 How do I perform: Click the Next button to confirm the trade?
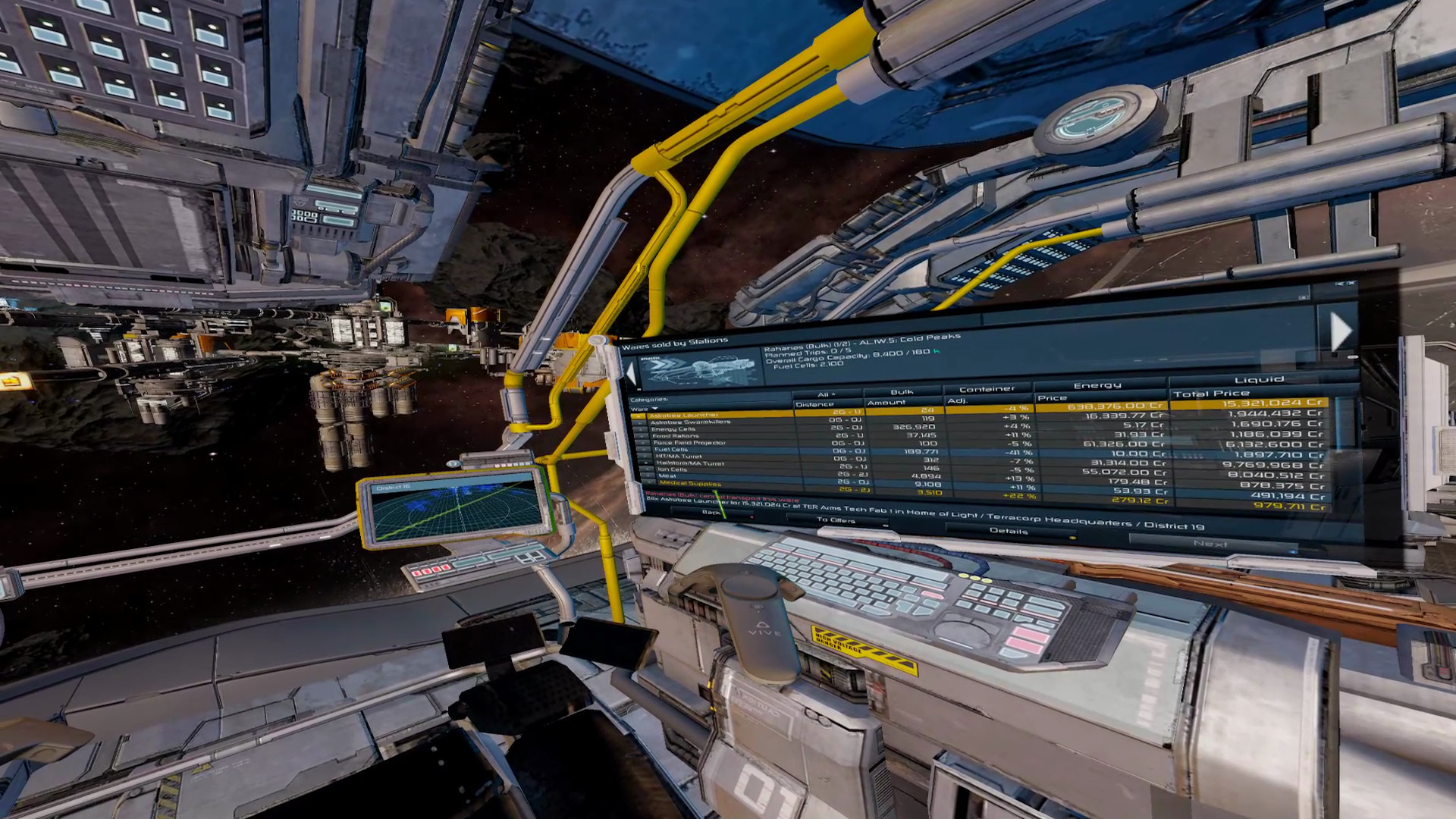pyautogui.click(x=1212, y=544)
